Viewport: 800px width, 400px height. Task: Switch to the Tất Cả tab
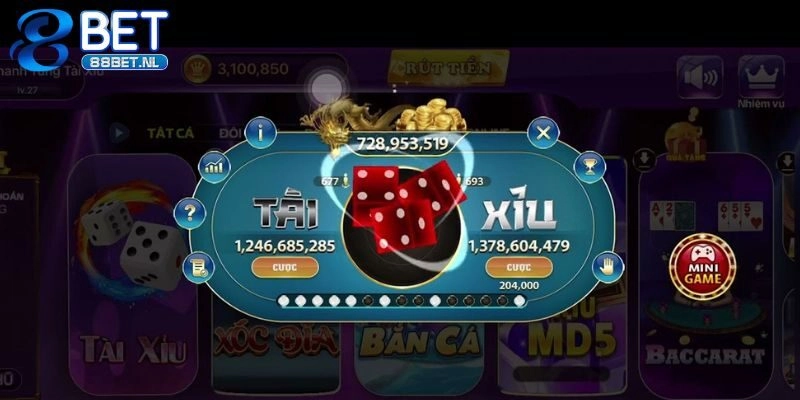pyautogui.click(x=169, y=131)
